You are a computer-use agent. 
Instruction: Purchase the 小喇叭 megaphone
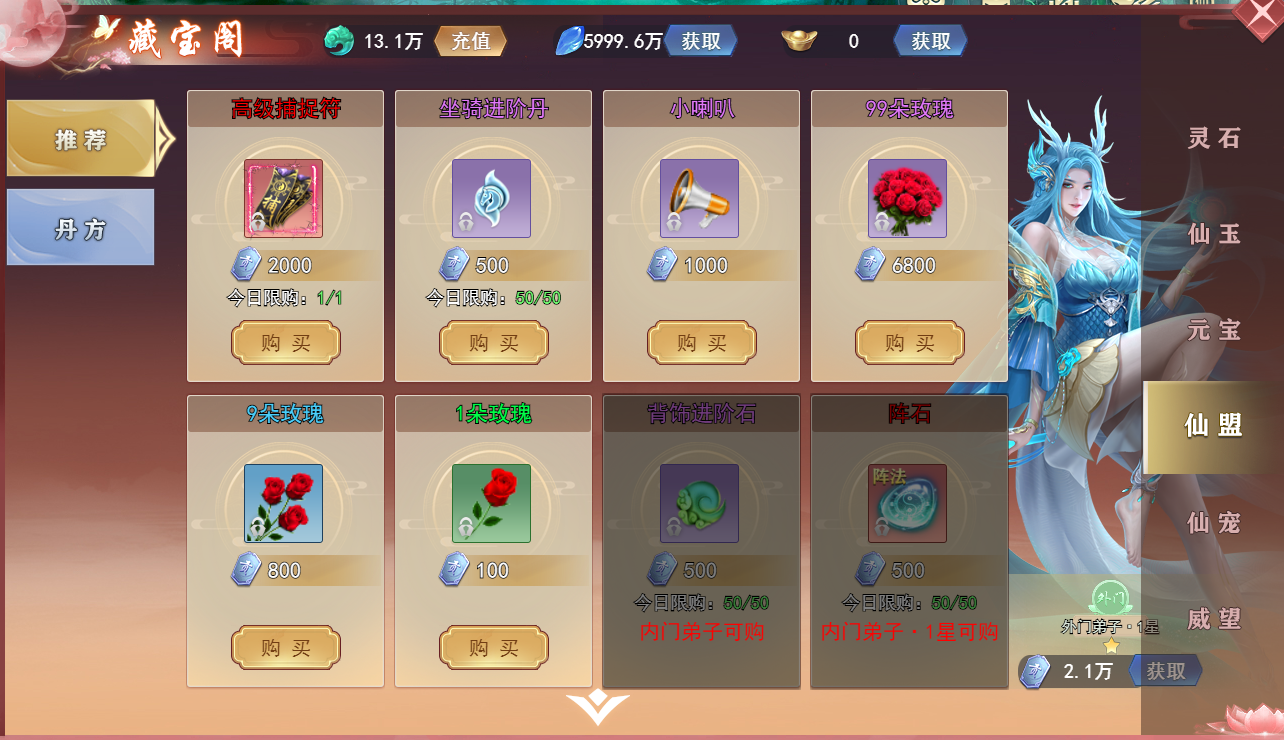click(x=701, y=343)
